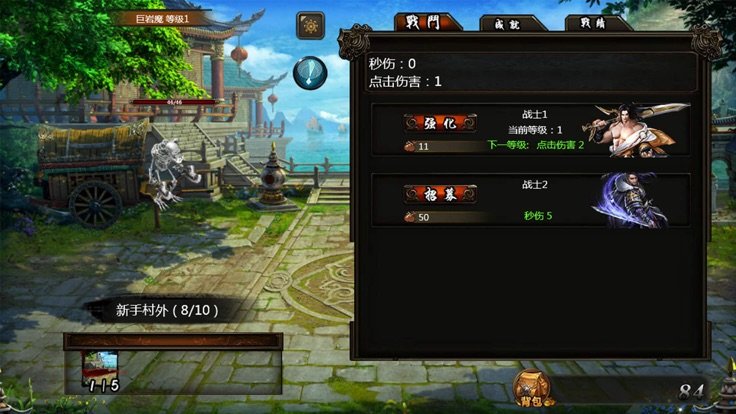Select the 战士1 swordsman portrait

tap(640, 129)
